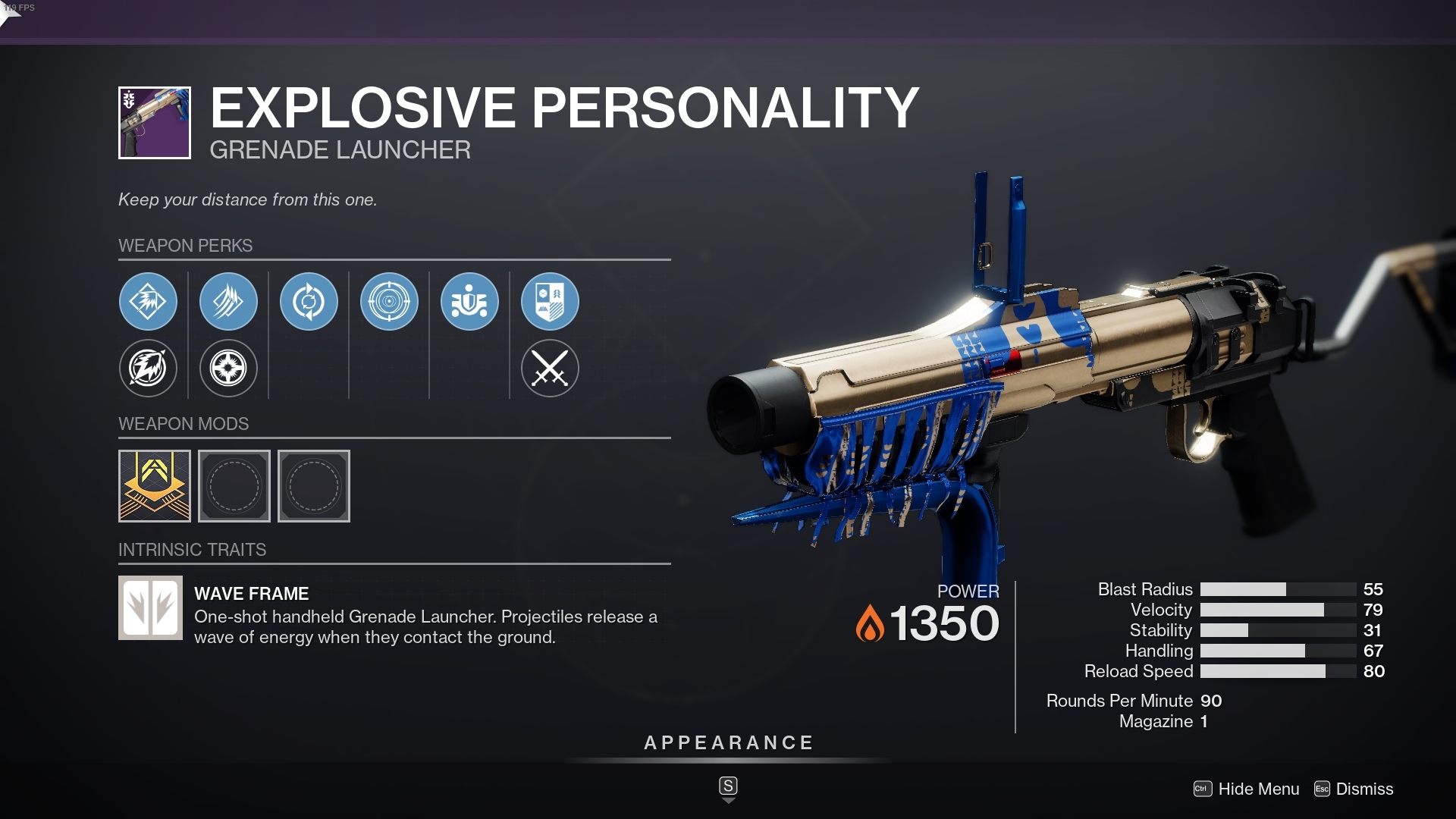The width and height of the screenshot is (1456, 819).
Task: Open the shield-shaped tracker perk icon
Action: pyautogui.click(x=550, y=301)
